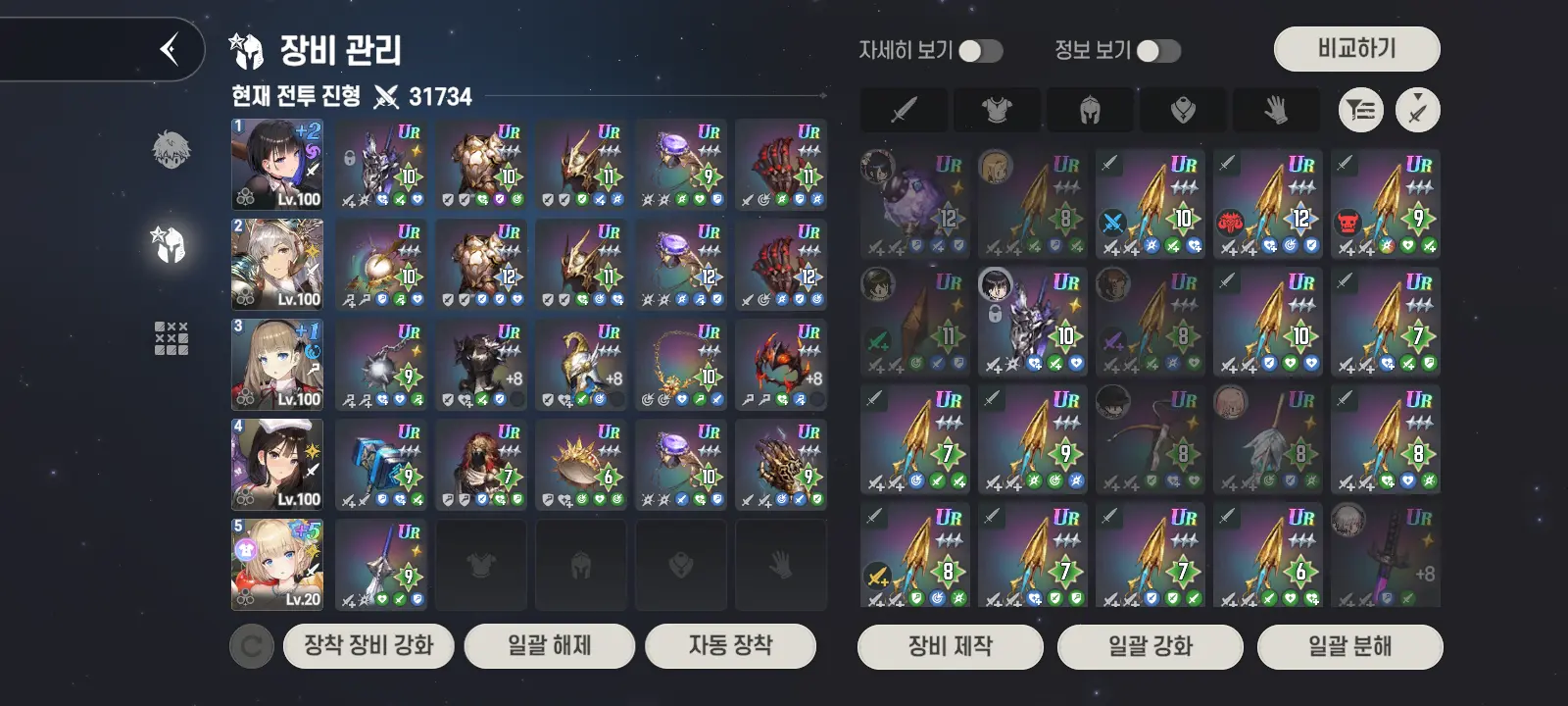Toggle the 자세히 보기 switch
Screen dimensions: 1568x706
(x=980, y=51)
